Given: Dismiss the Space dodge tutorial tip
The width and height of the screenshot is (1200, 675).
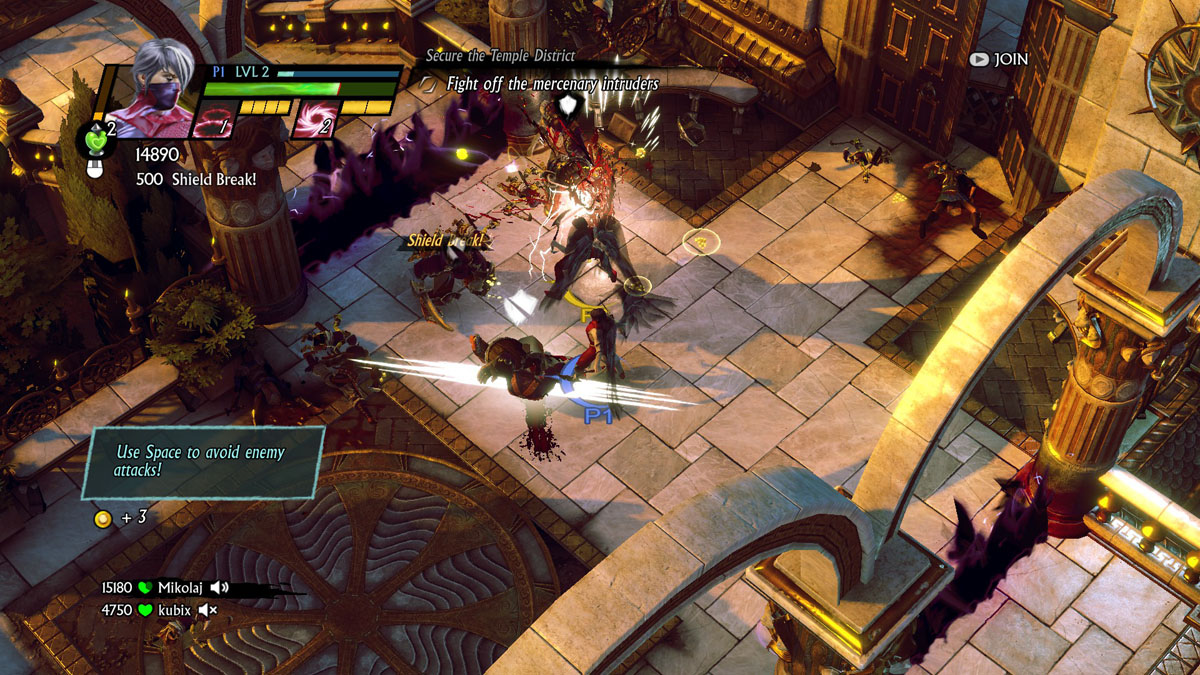Looking at the screenshot, I should (x=203, y=461).
